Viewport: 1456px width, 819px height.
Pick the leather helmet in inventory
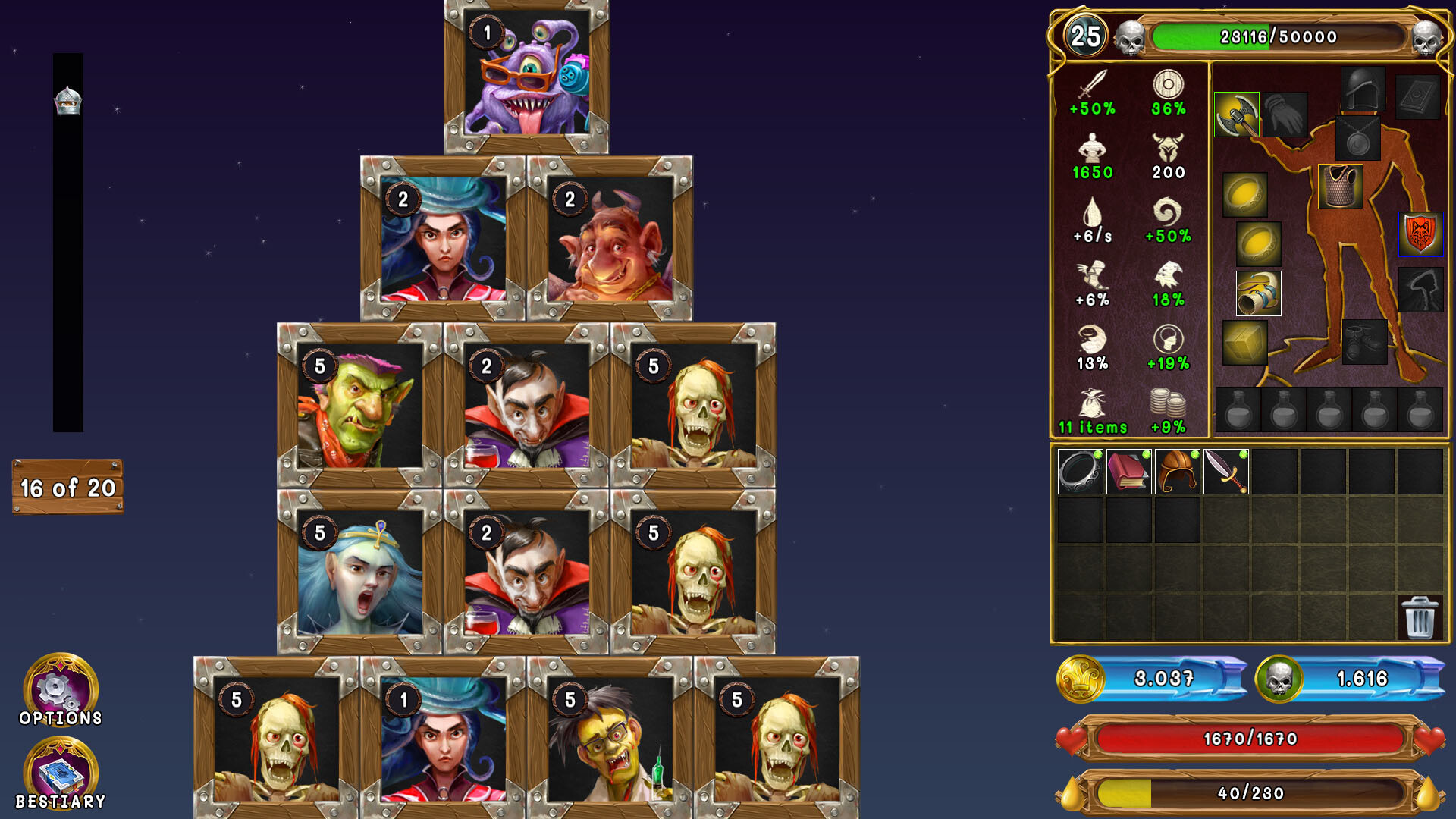[x=1177, y=472]
